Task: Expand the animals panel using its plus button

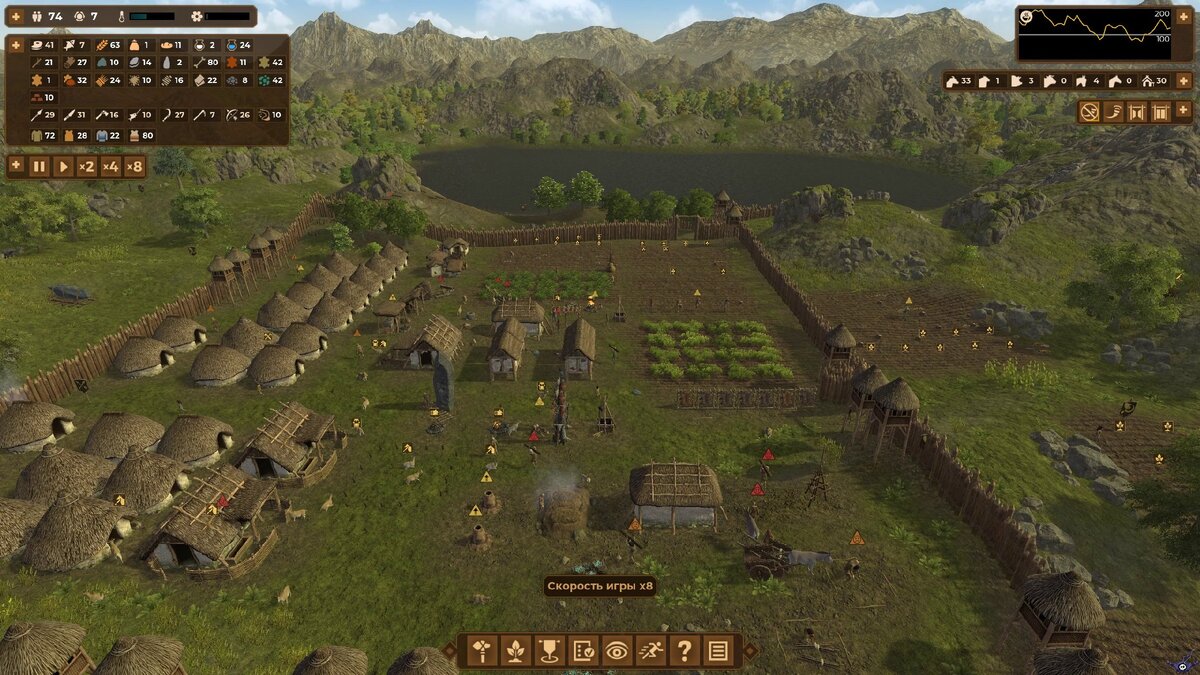Action: pos(1184,81)
